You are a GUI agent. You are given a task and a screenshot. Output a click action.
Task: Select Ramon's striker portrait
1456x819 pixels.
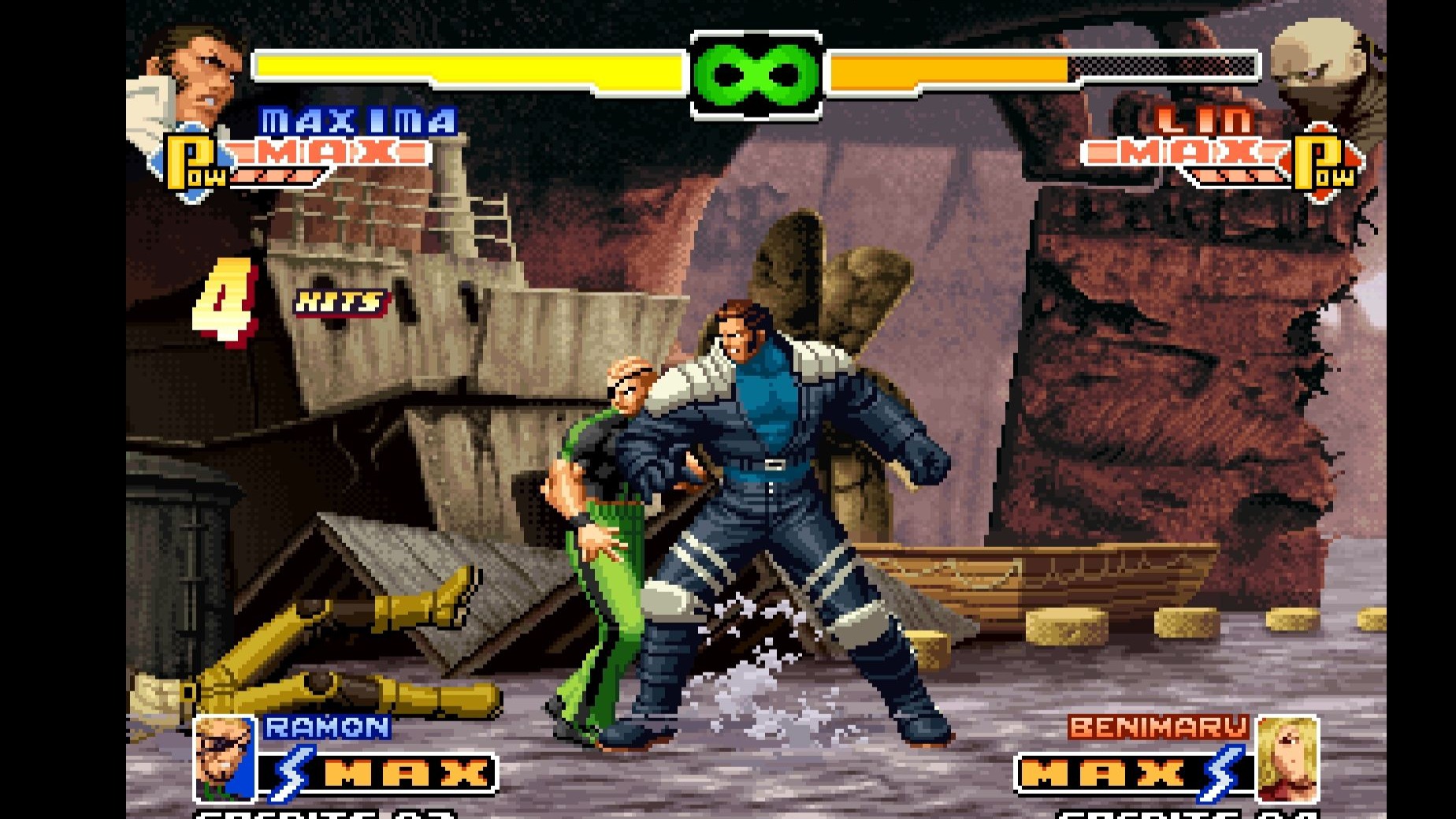225,759
